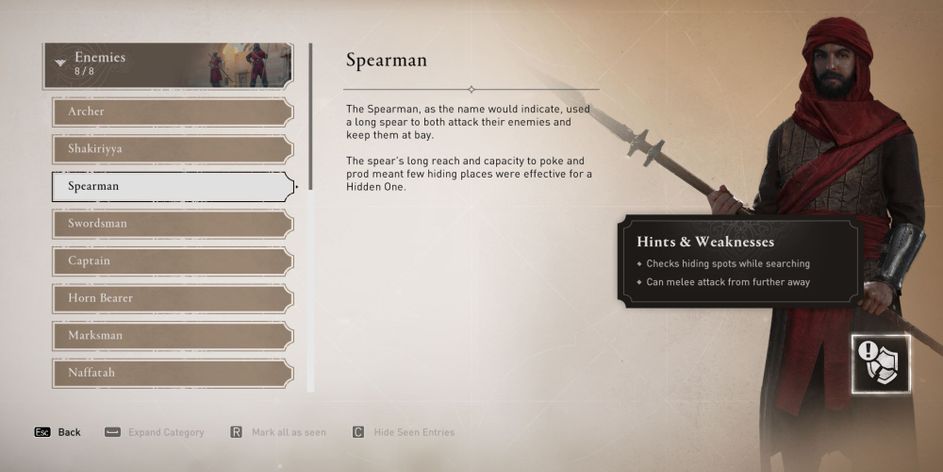Toggle Hide Seen Entries

403,432
